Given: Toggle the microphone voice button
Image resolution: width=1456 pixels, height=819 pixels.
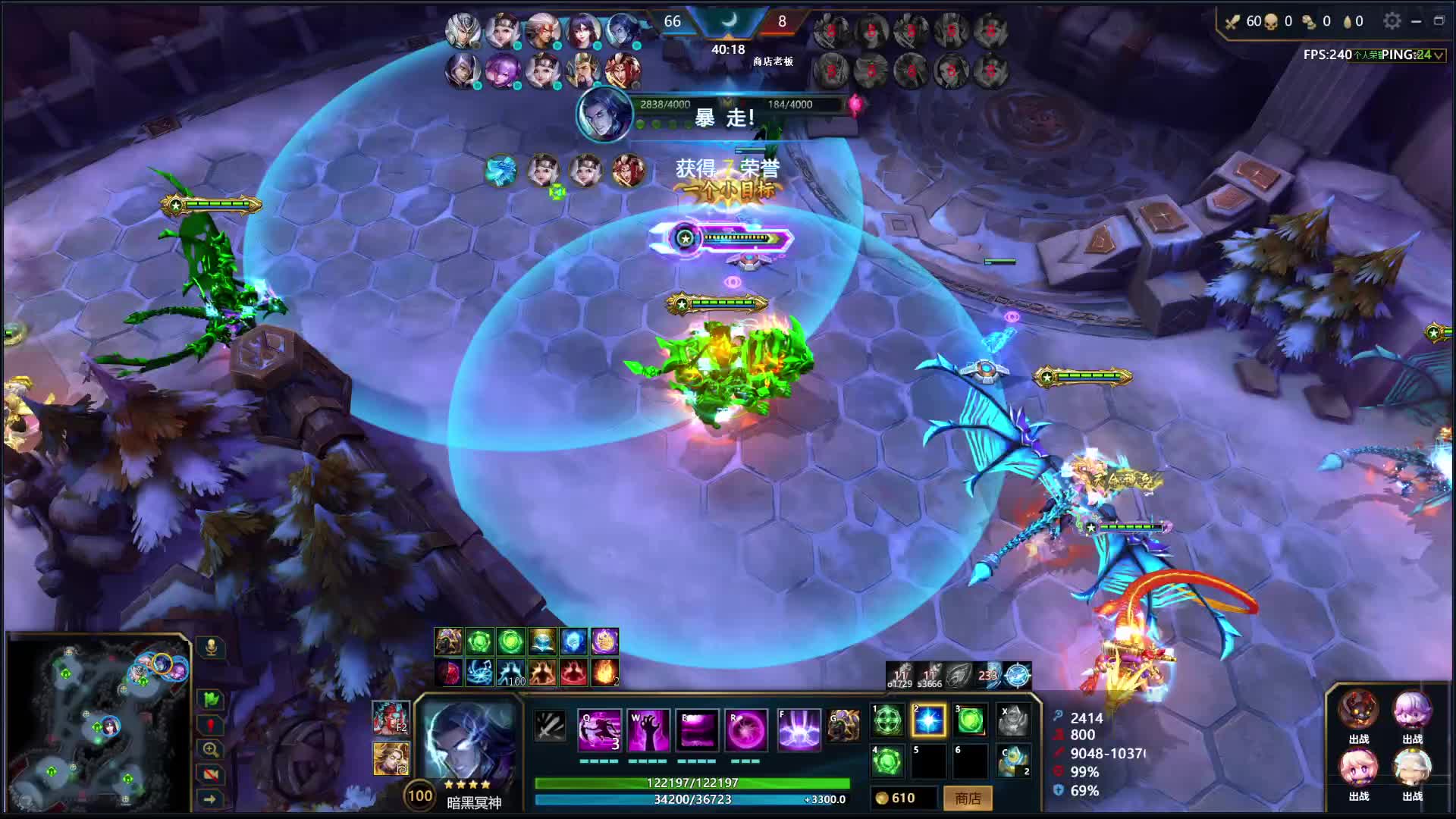Looking at the screenshot, I should tap(211, 647).
